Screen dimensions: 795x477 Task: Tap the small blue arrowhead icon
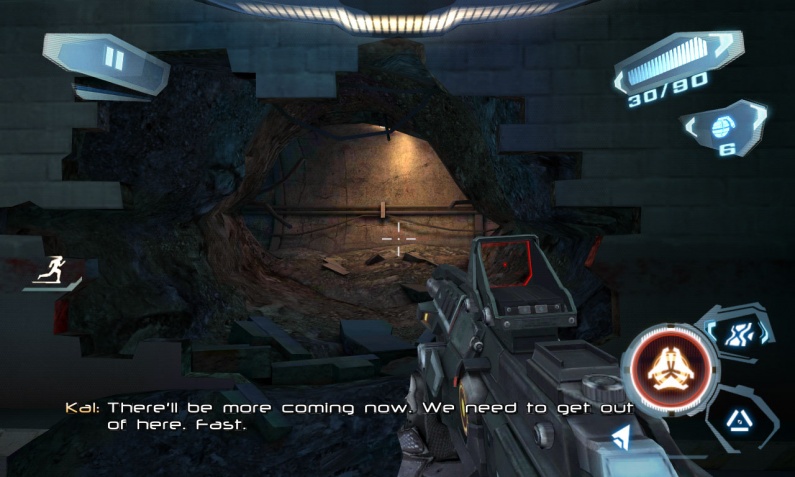[x=621, y=436]
